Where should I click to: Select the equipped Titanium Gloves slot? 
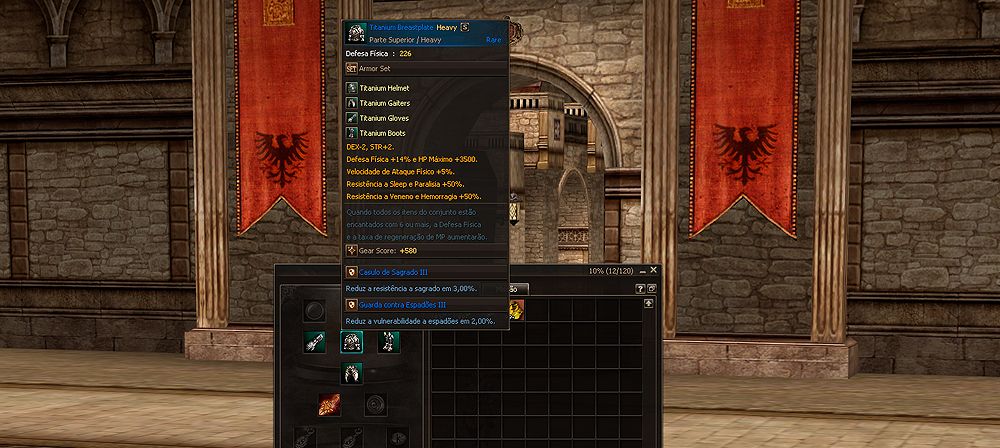tap(316, 342)
